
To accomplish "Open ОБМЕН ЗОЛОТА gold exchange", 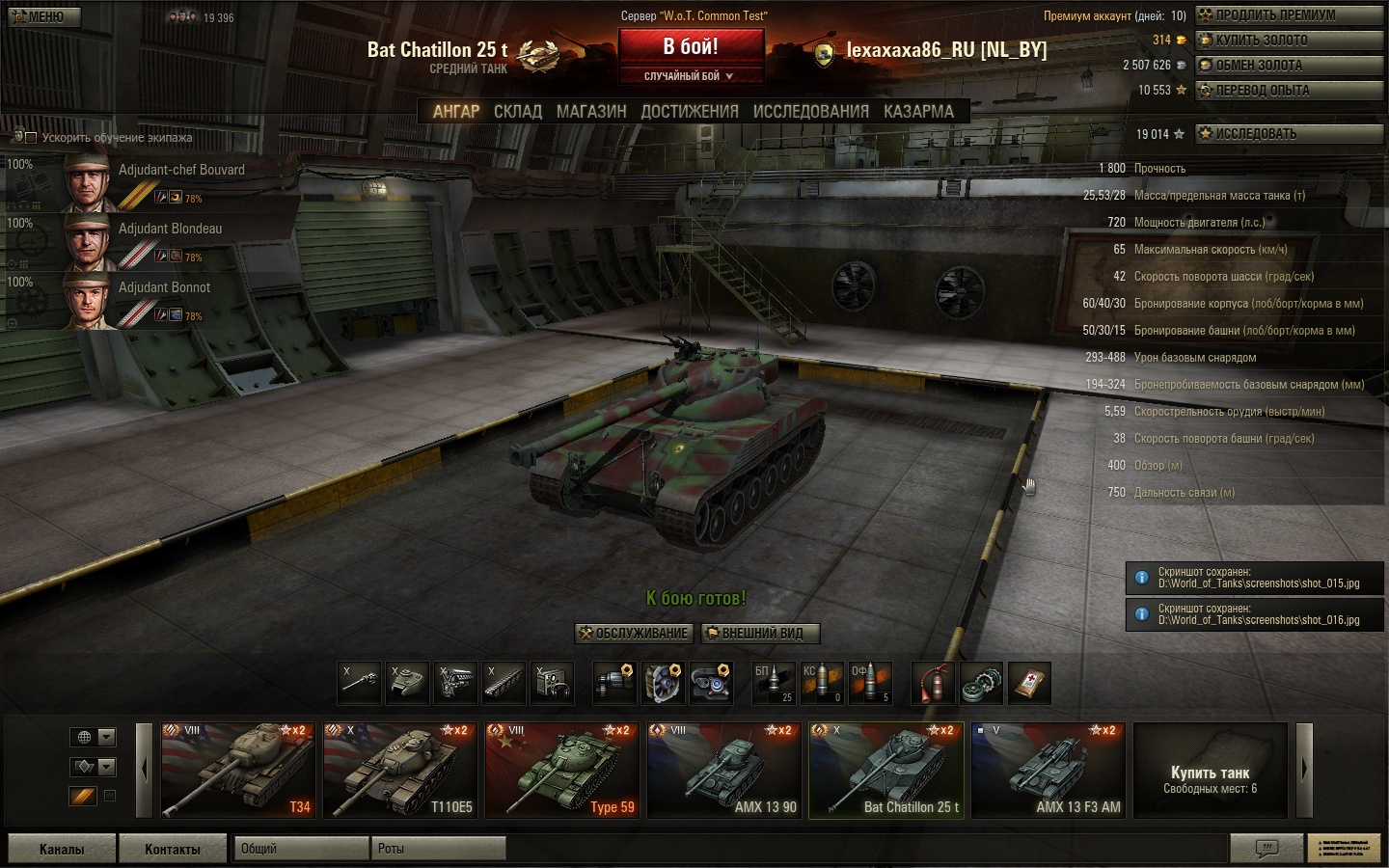I will click(x=1289, y=66).
